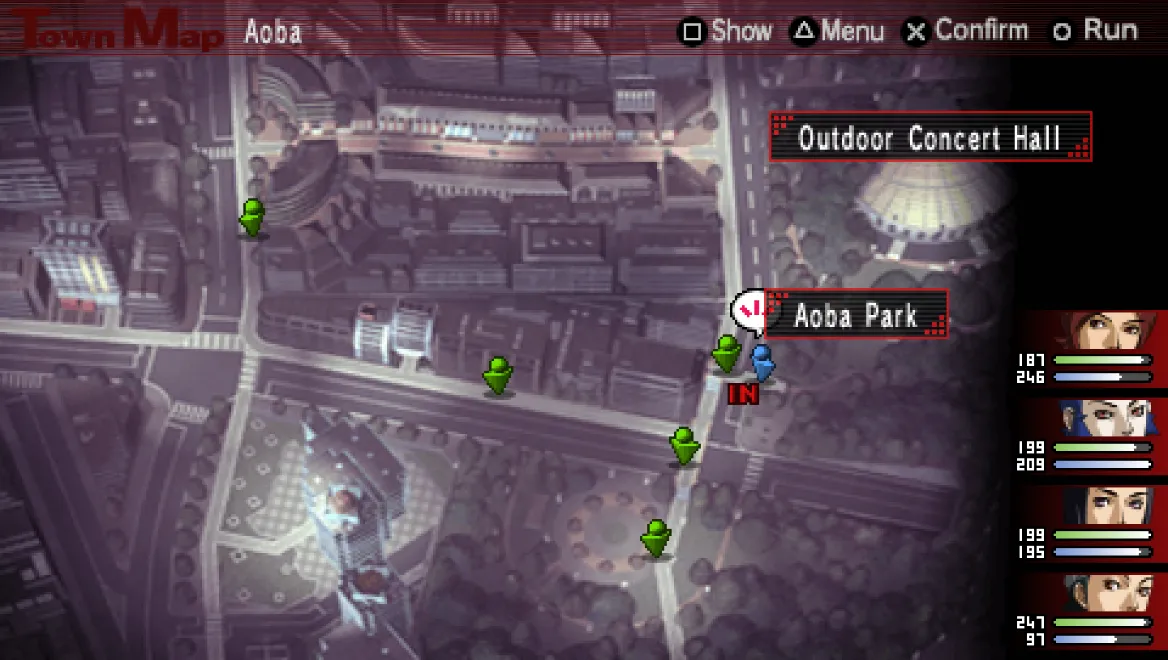Choose the Aoba Park location label
The image size is (1168, 660).
click(855, 316)
